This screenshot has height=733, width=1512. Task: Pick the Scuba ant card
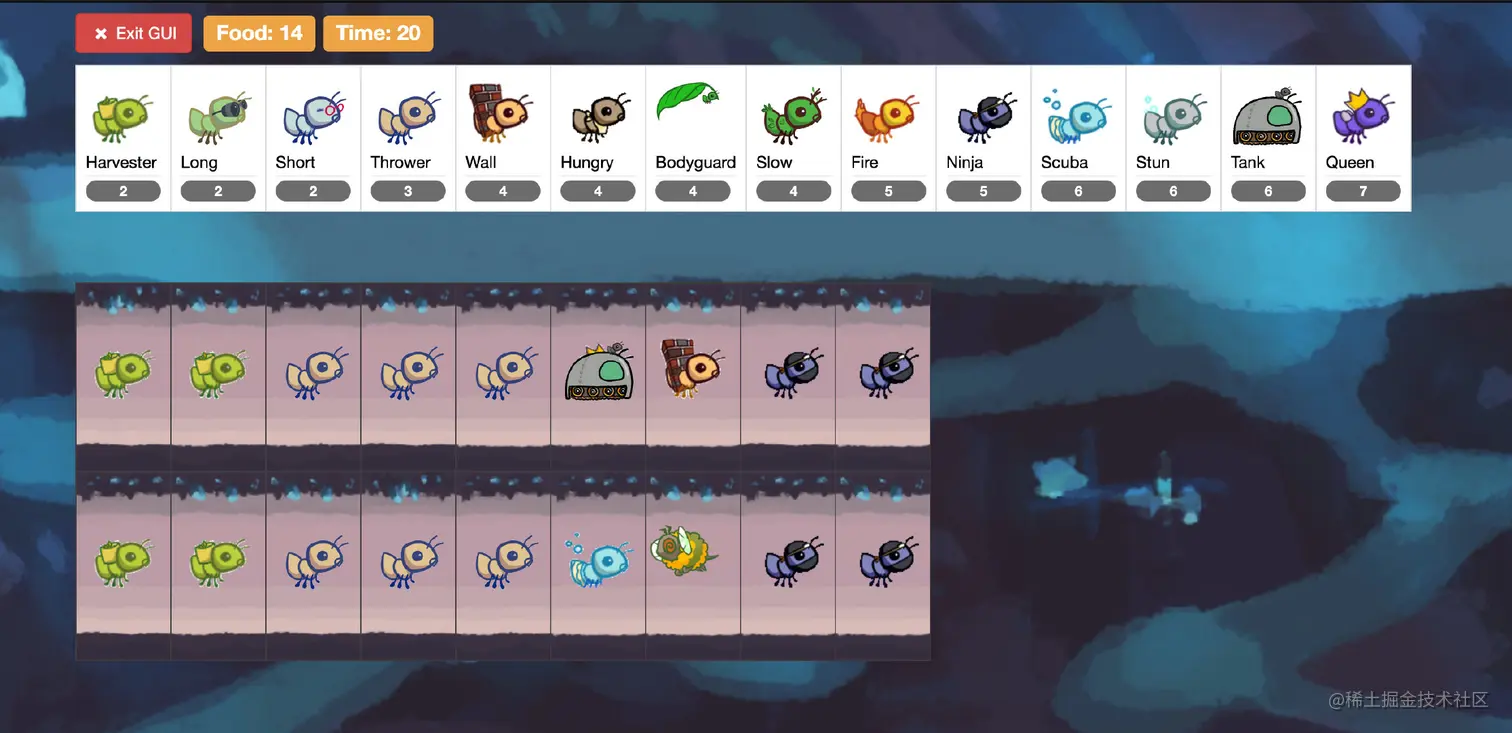pyautogui.click(x=1078, y=138)
